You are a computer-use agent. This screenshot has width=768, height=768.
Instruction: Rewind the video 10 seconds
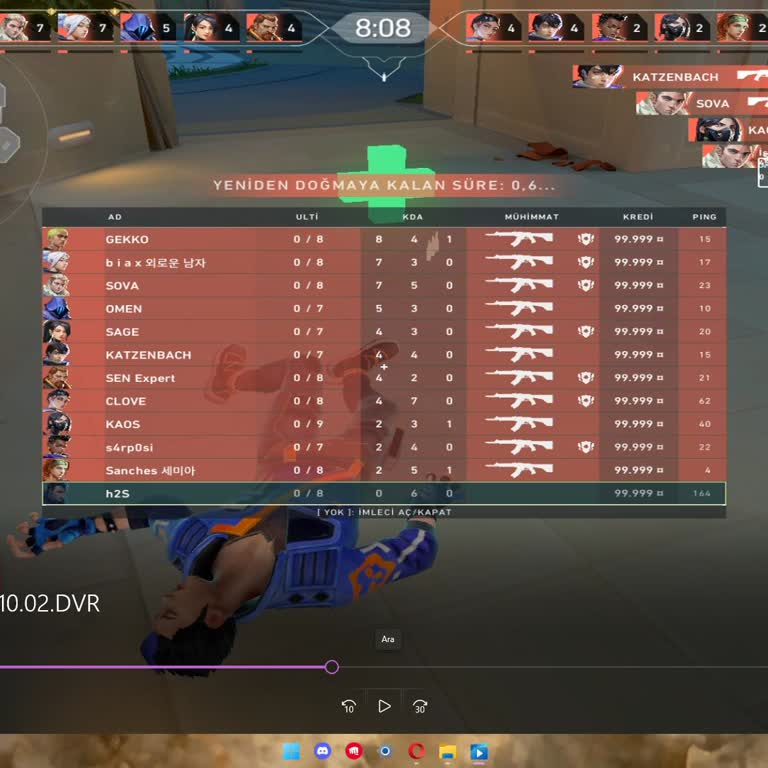point(349,706)
